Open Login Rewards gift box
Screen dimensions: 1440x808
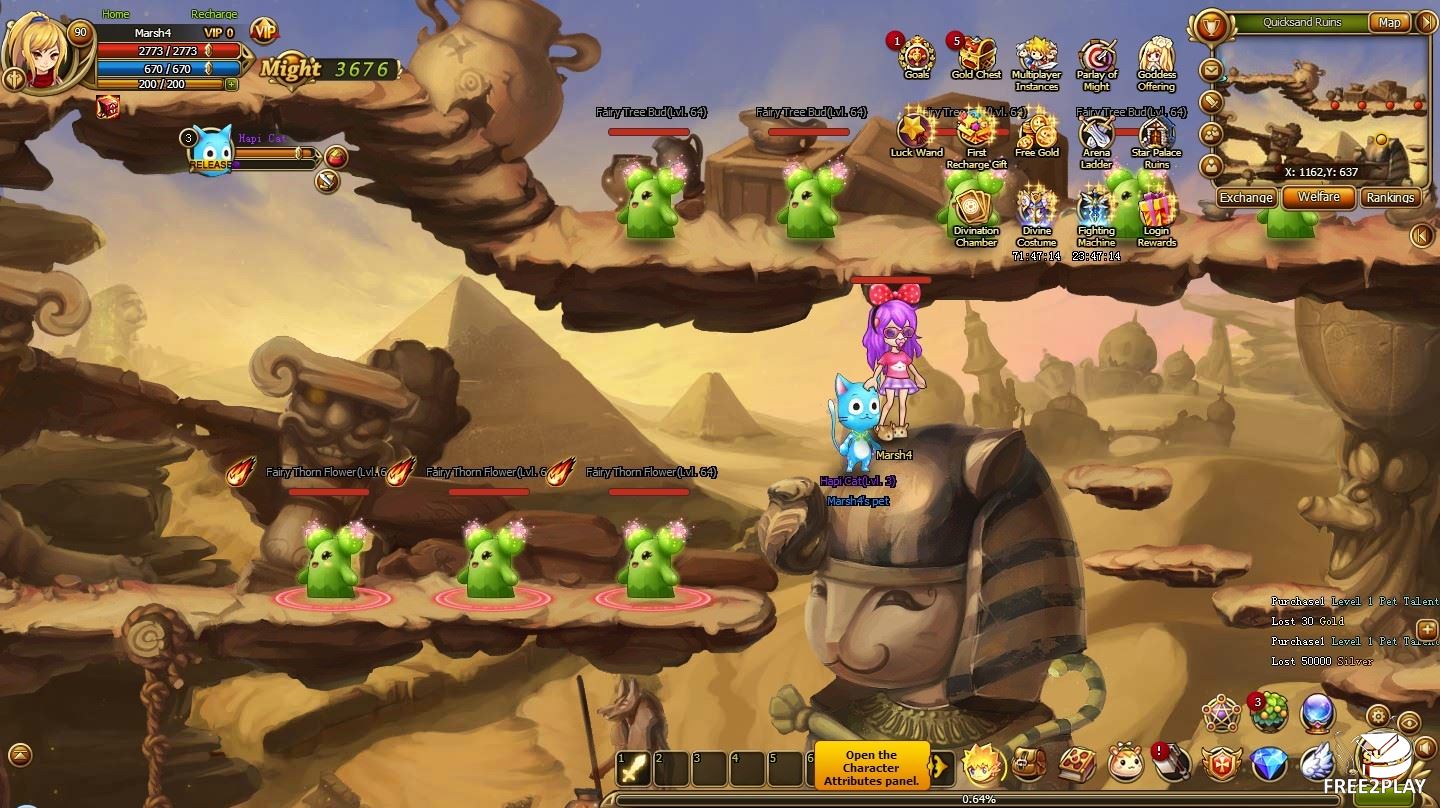pos(1156,211)
